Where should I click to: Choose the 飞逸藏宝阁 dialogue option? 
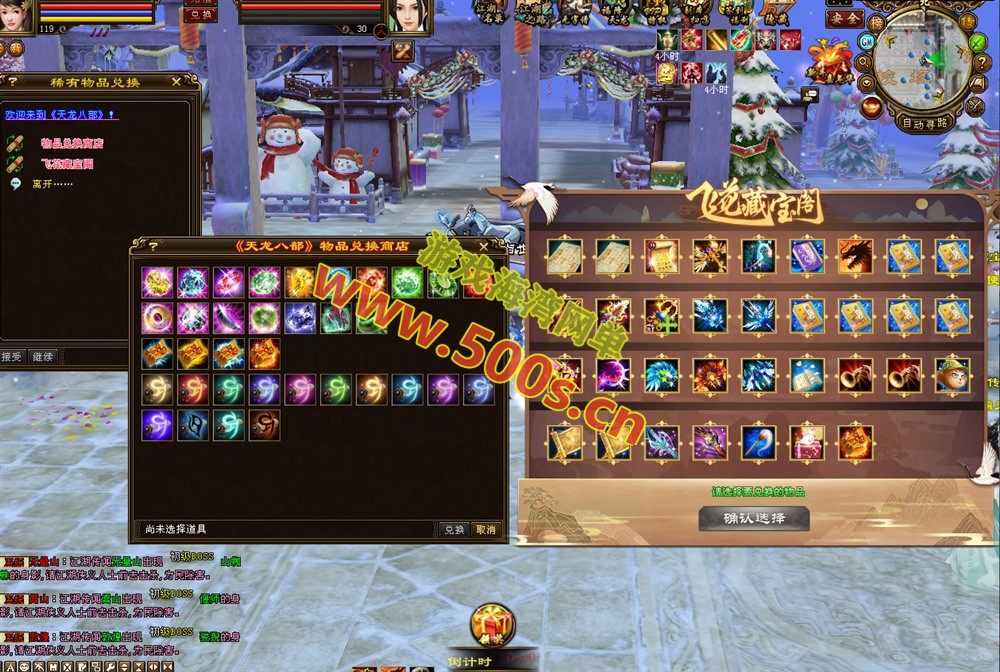67,164
